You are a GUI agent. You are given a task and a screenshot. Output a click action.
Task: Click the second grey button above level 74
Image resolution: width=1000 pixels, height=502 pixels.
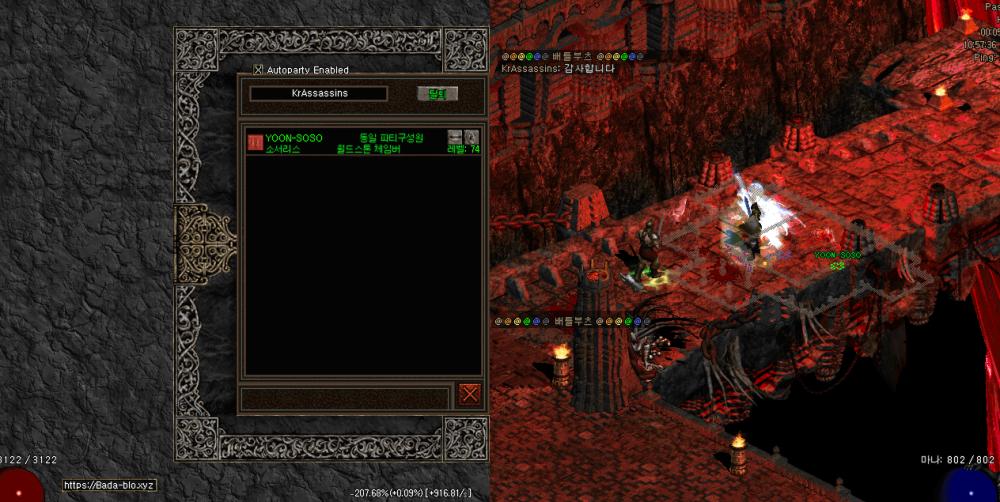pos(471,136)
